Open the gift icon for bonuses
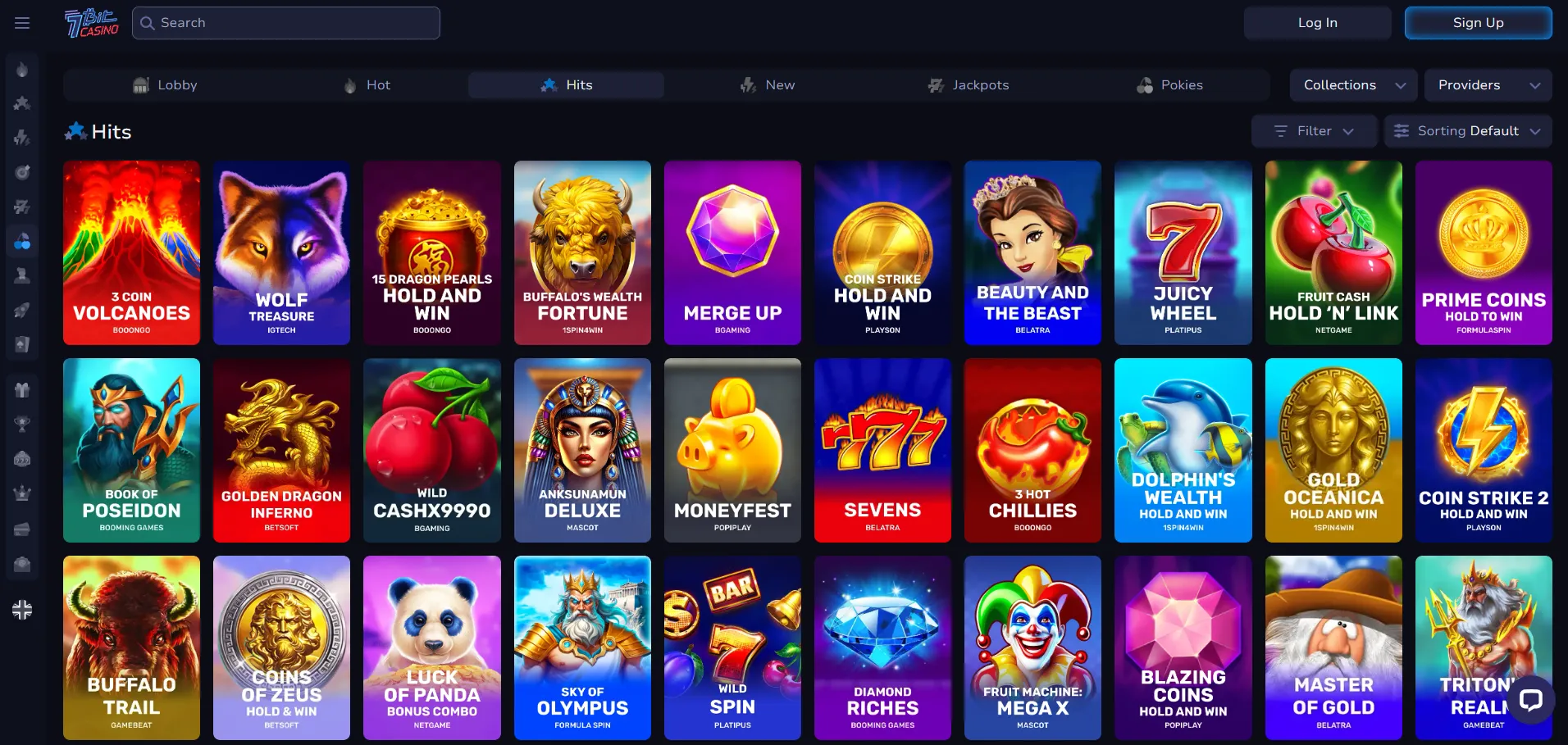The image size is (1568, 745). 22,389
